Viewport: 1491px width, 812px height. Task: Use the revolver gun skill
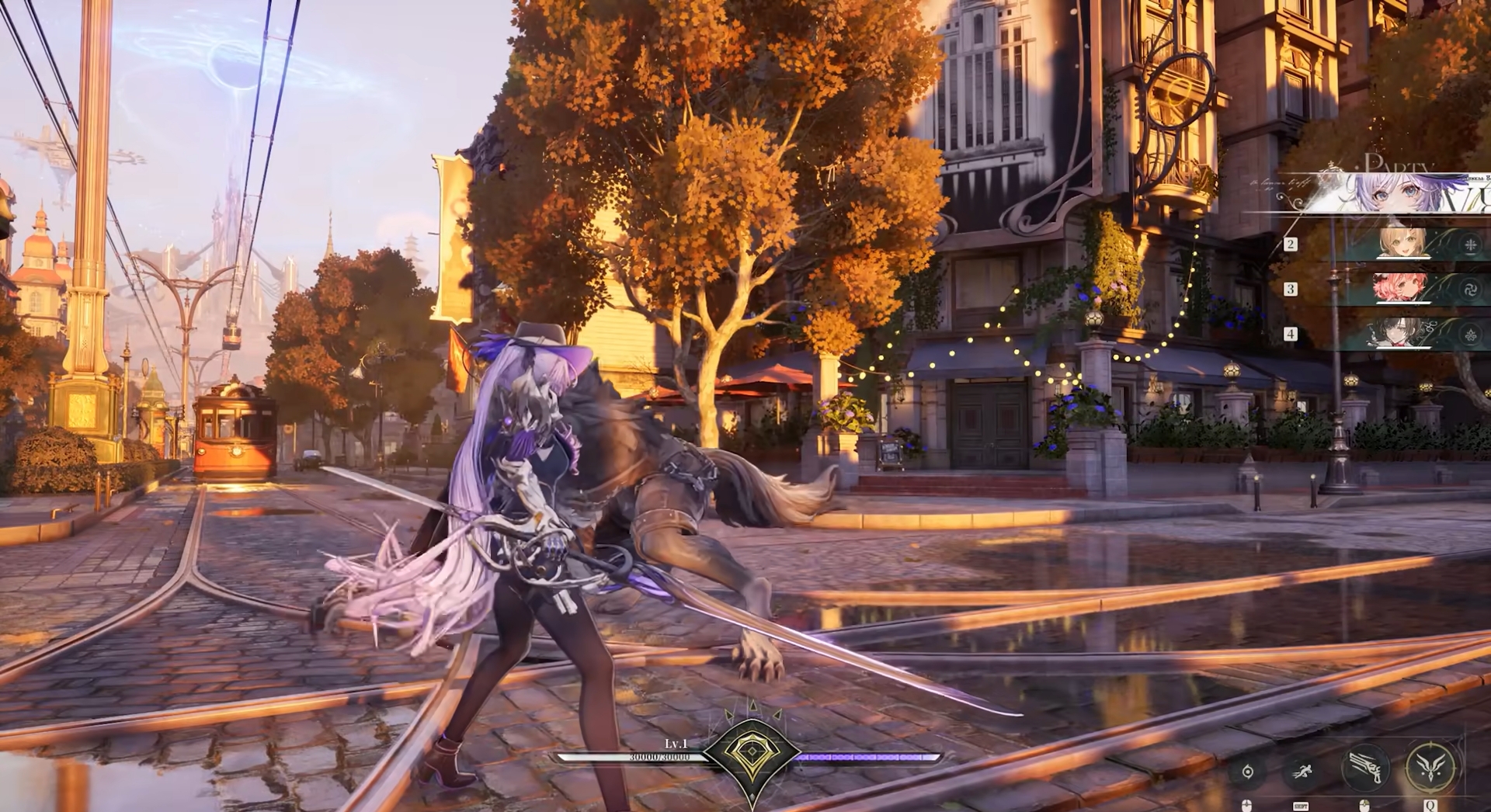click(1365, 766)
